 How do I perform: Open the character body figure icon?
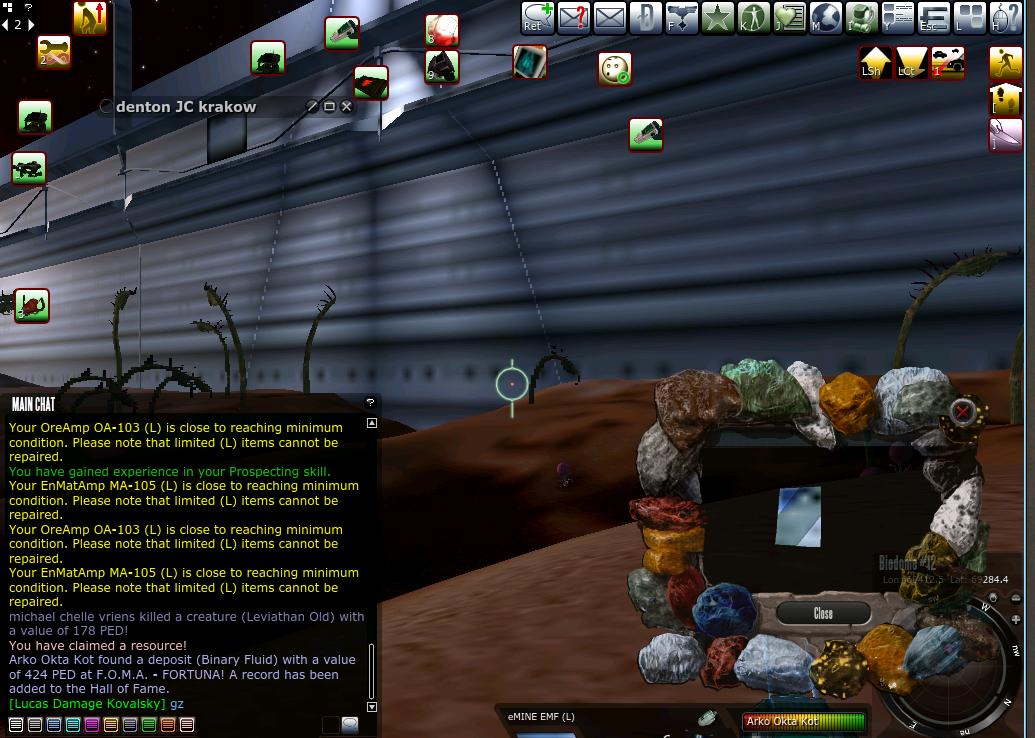click(x=753, y=18)
